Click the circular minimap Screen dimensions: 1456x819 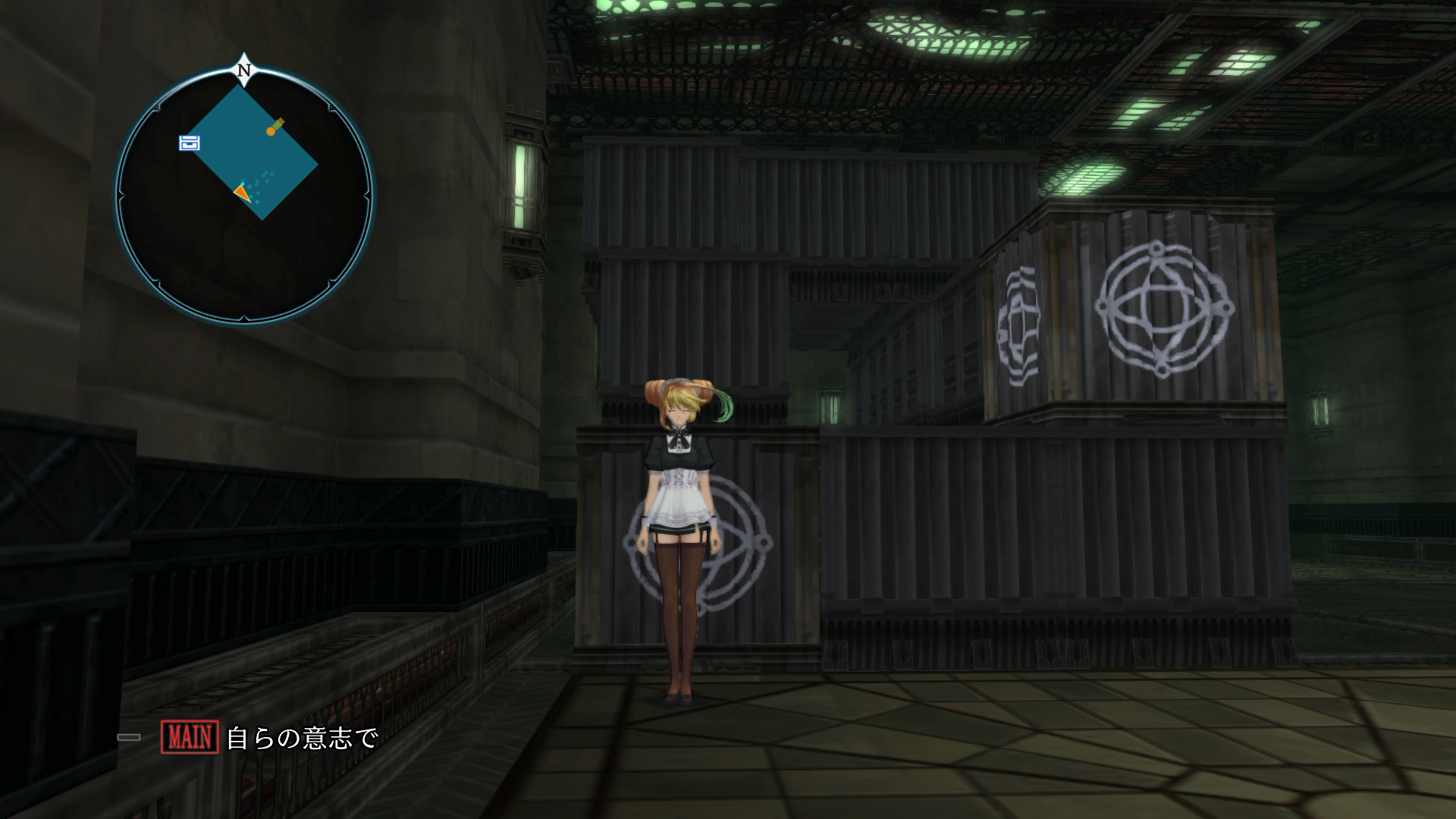(244, 196)
